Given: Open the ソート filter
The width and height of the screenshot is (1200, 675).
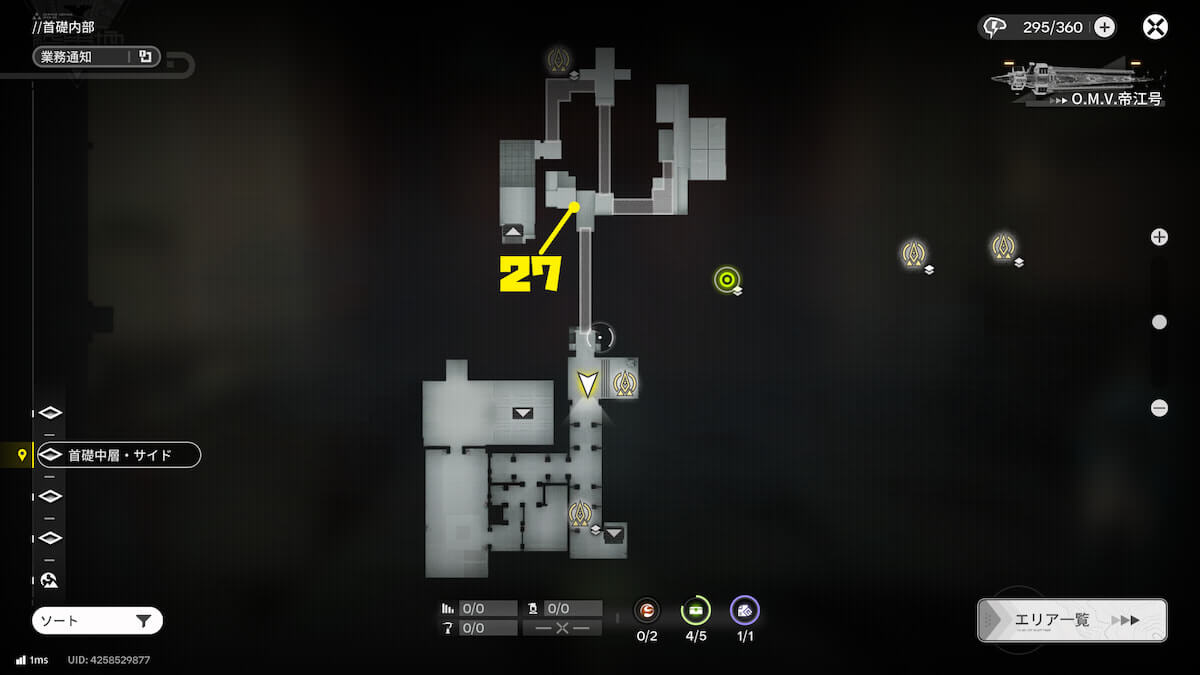Looking at the screenshot, I should point(97,621).
